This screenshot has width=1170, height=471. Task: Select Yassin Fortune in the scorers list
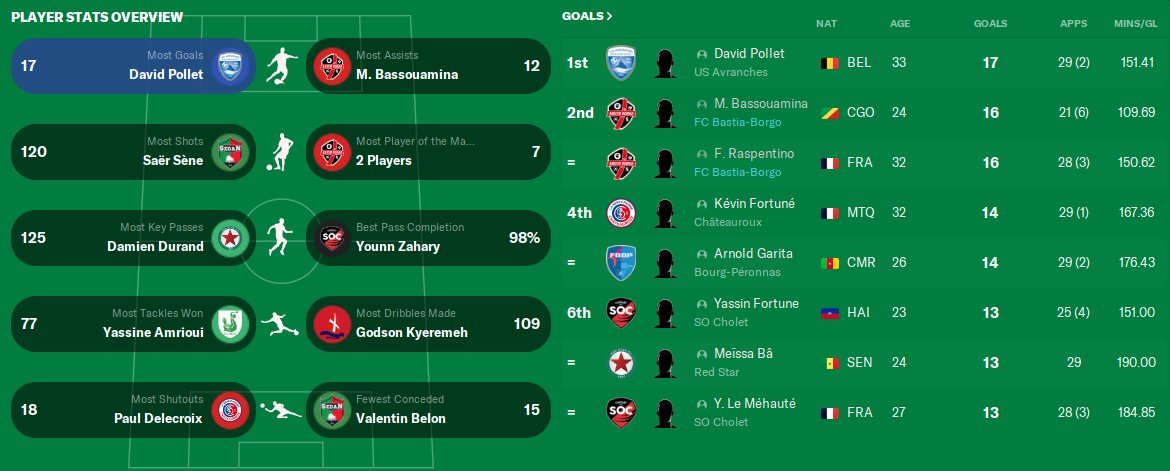pos(756,304)
